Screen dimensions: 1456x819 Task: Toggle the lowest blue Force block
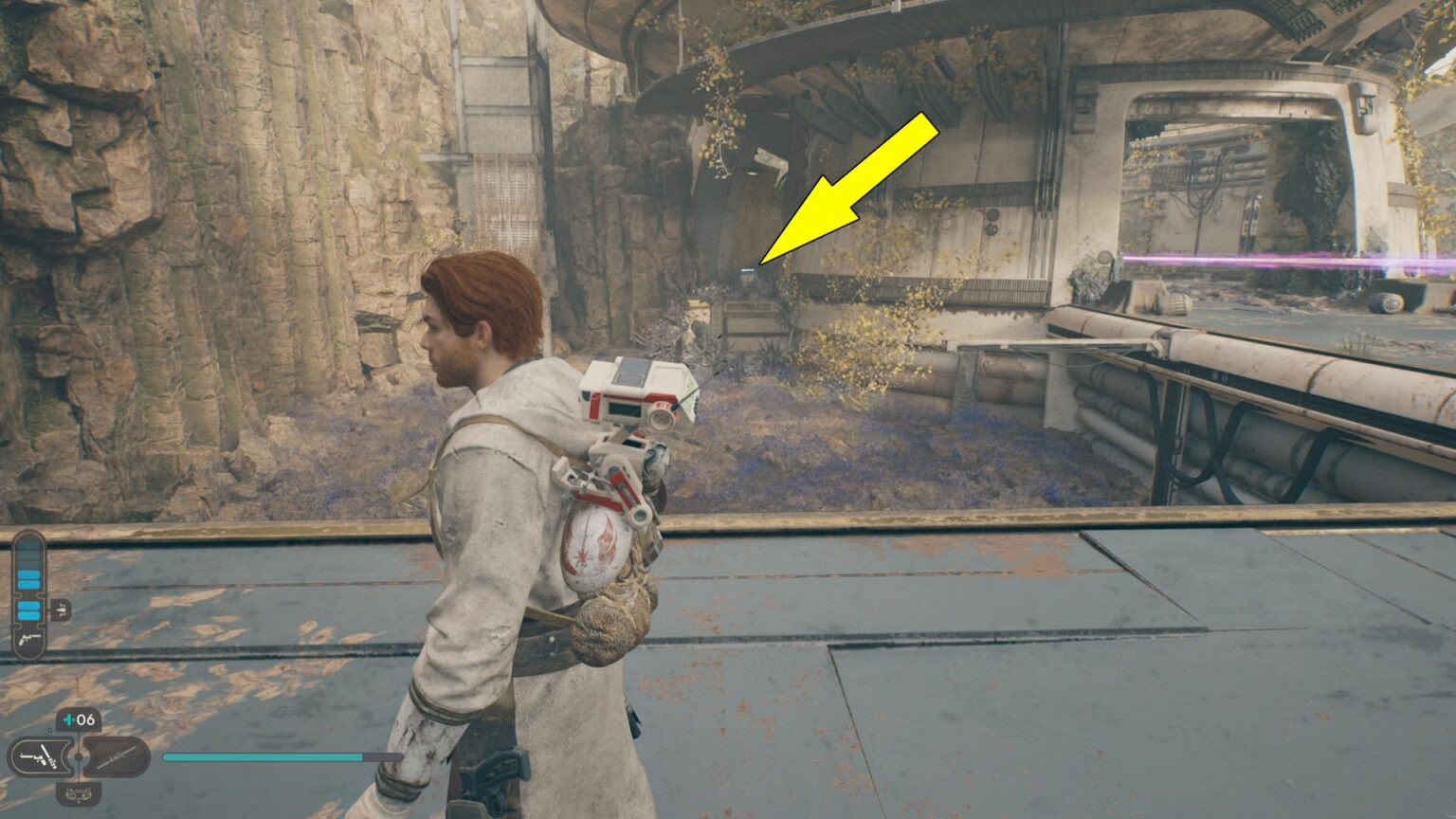(x=29, y=614)
